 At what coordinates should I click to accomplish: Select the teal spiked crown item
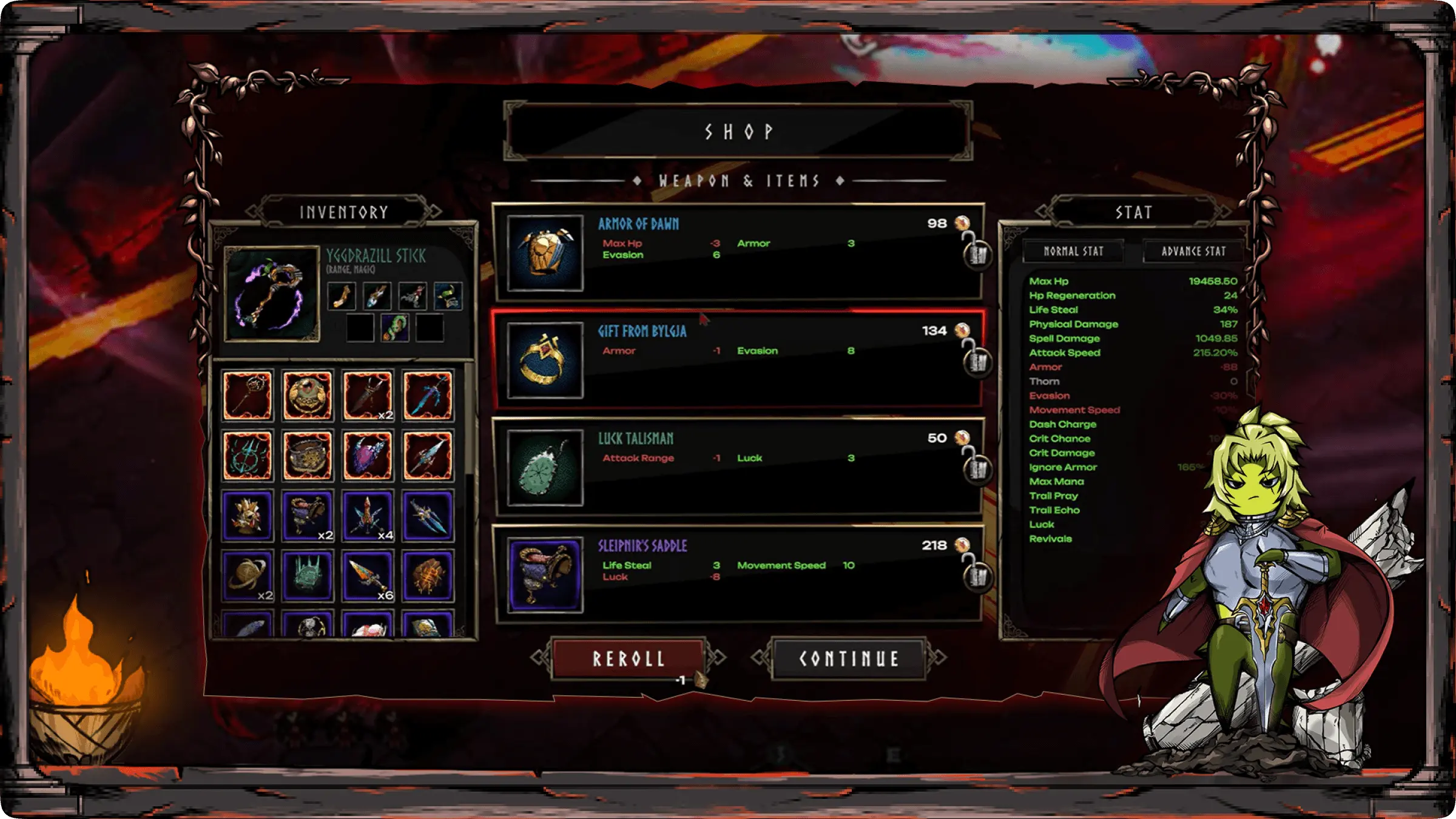point(308,576)
